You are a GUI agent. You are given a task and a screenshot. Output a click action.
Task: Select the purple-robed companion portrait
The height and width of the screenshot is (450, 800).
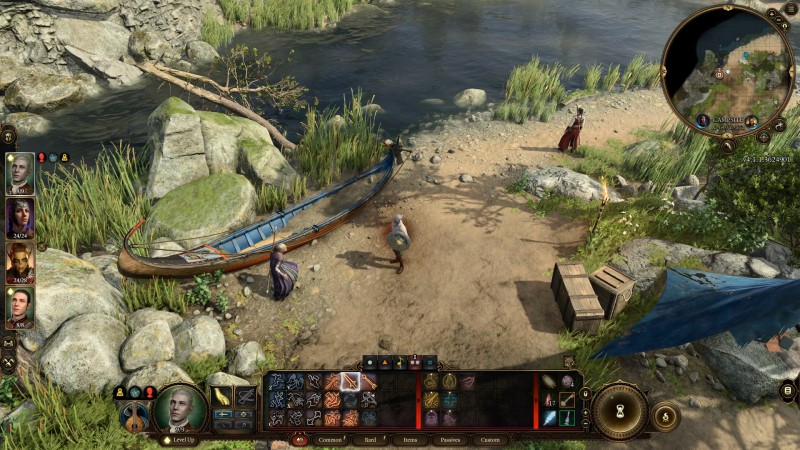tap(20, 217)
